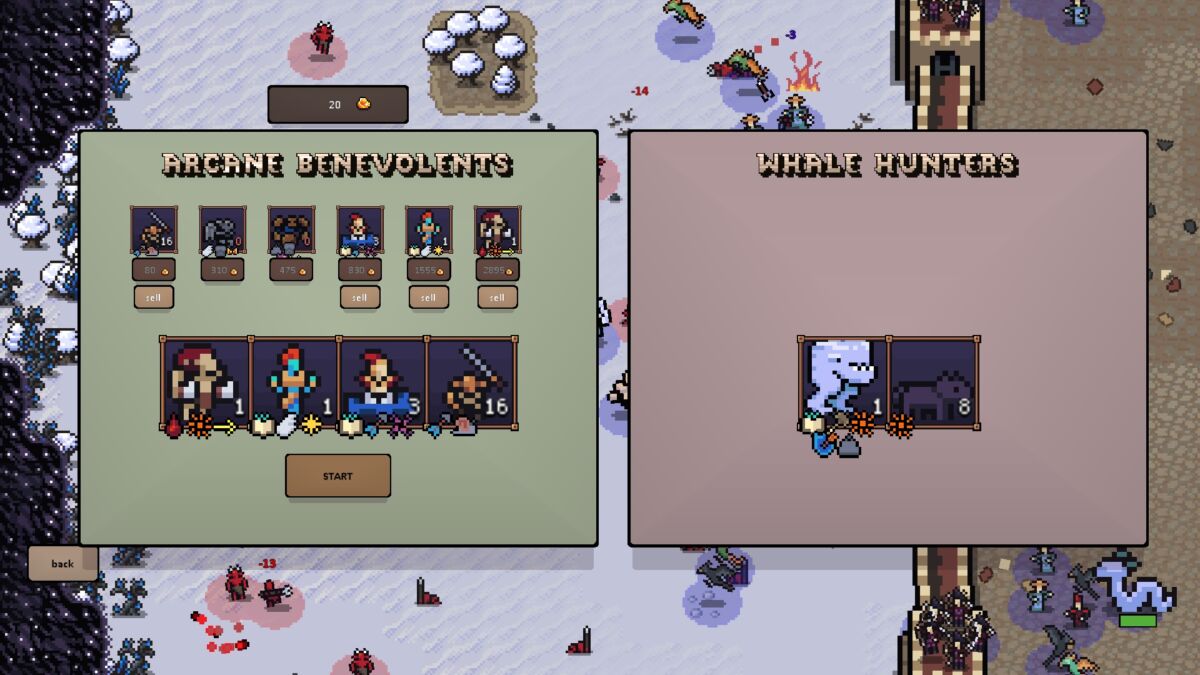Go back using the back button
1200x675 pixels.
point(63,563)
